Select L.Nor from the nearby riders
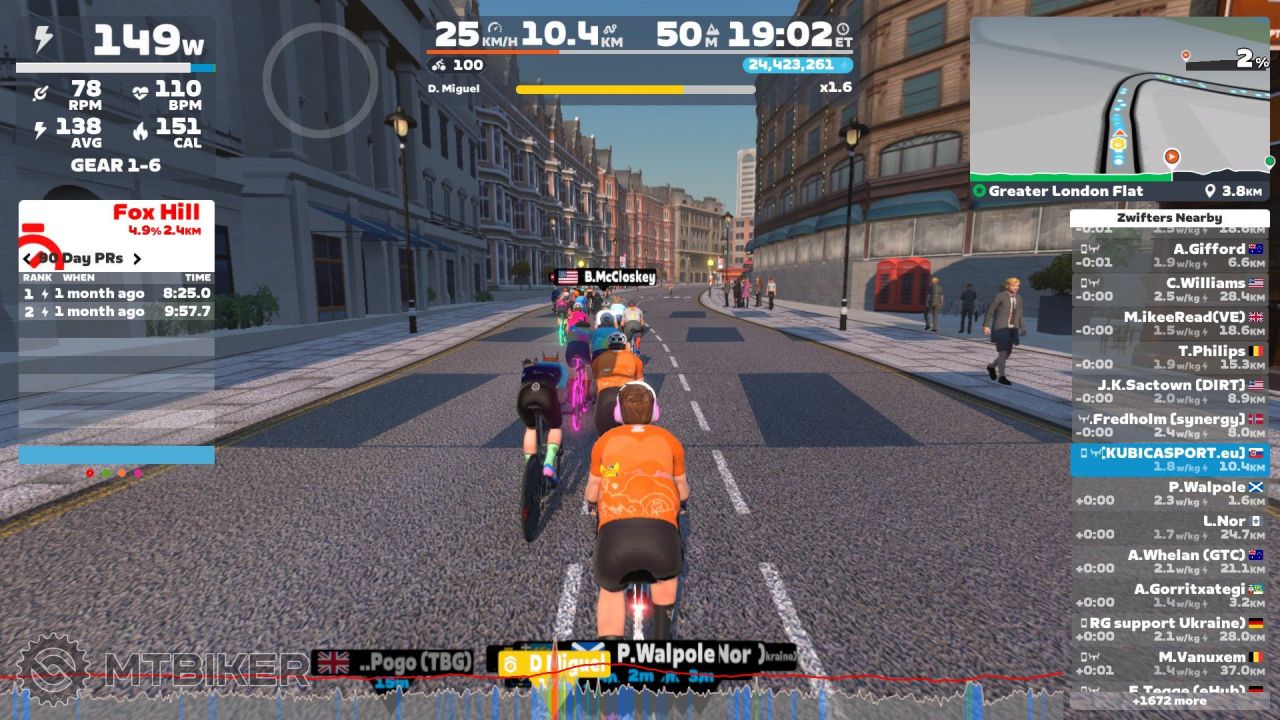This screenshot has width=1280, height=720. [1169, 528]
